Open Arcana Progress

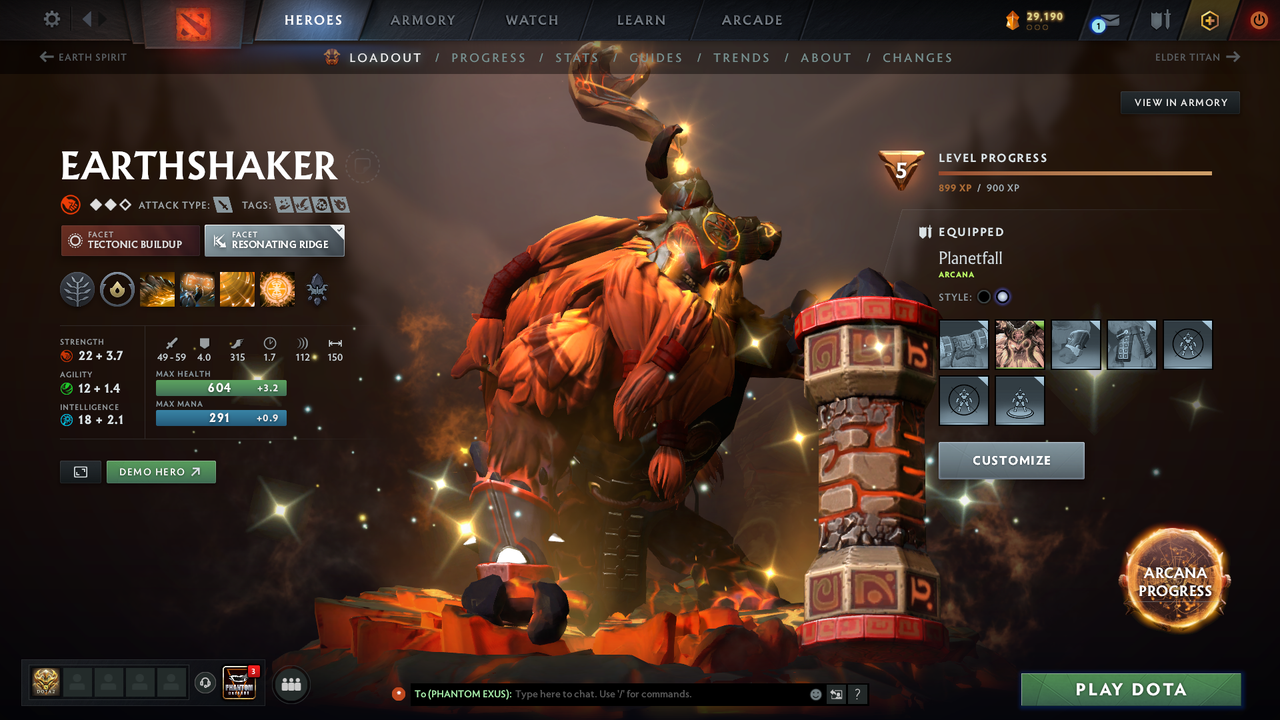pos(1175,582)
